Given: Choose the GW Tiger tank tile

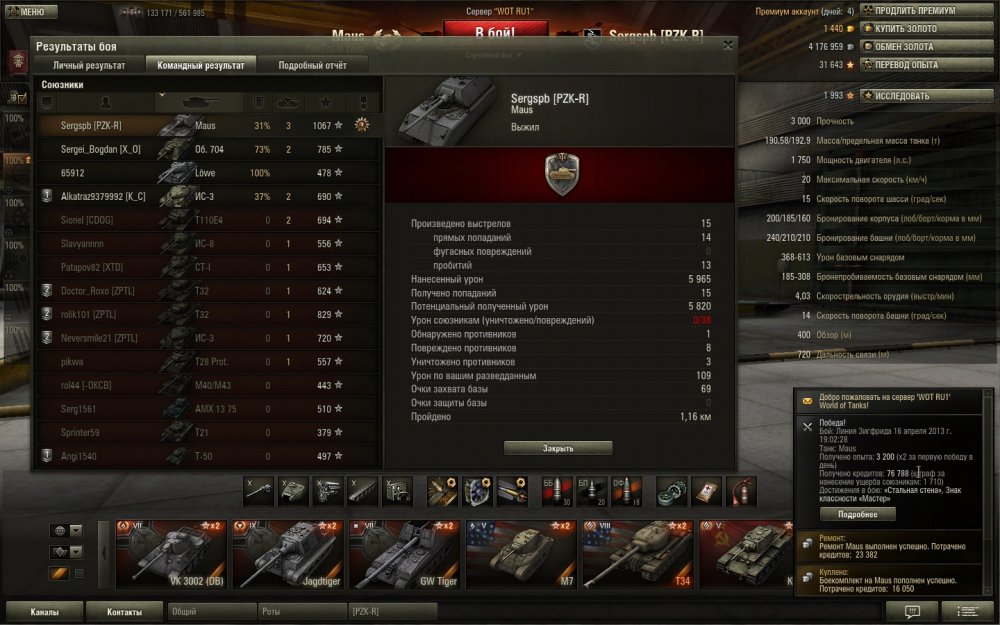Looking at the screenshot, I should tap(405, 553).
